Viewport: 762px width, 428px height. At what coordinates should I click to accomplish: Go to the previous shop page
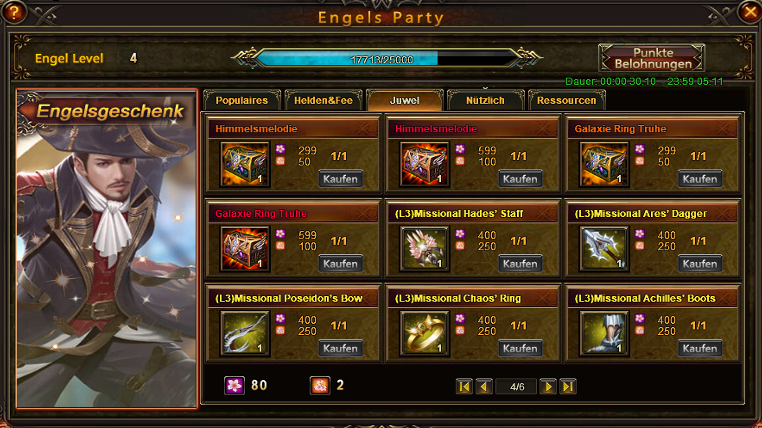point(484,386)
